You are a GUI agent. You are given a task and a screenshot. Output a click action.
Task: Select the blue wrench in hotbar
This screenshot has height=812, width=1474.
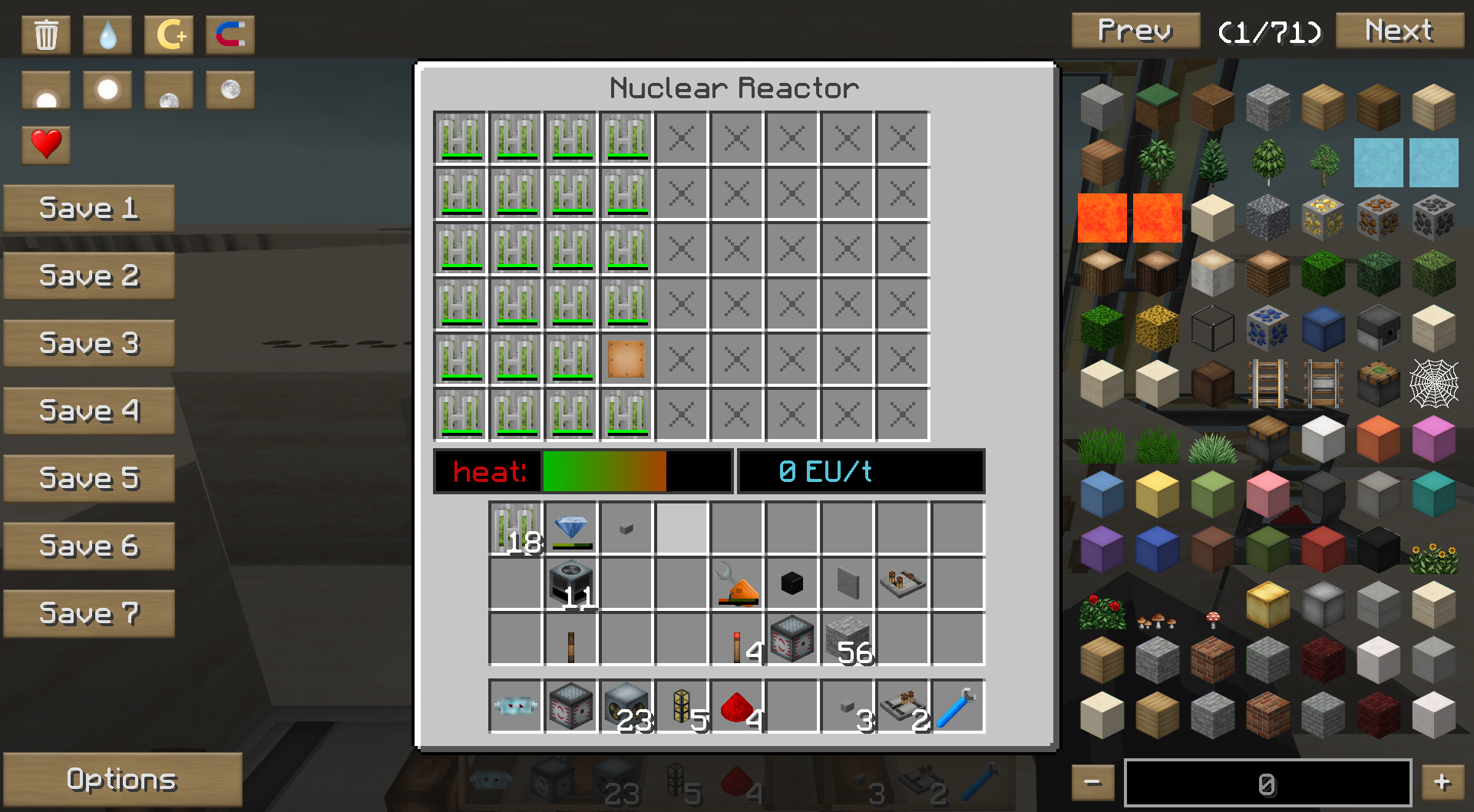[958, 706]
